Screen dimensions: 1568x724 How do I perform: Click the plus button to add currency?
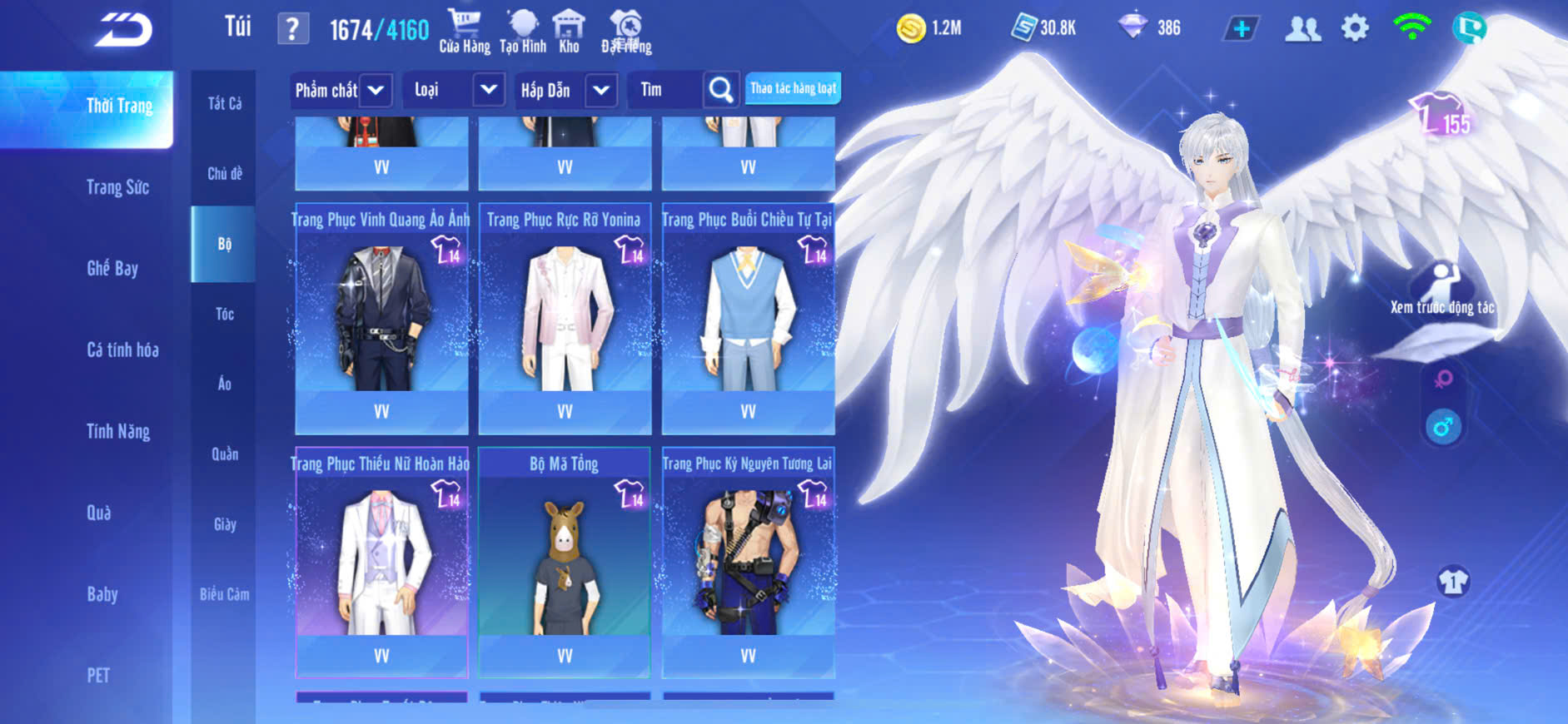1241,29
